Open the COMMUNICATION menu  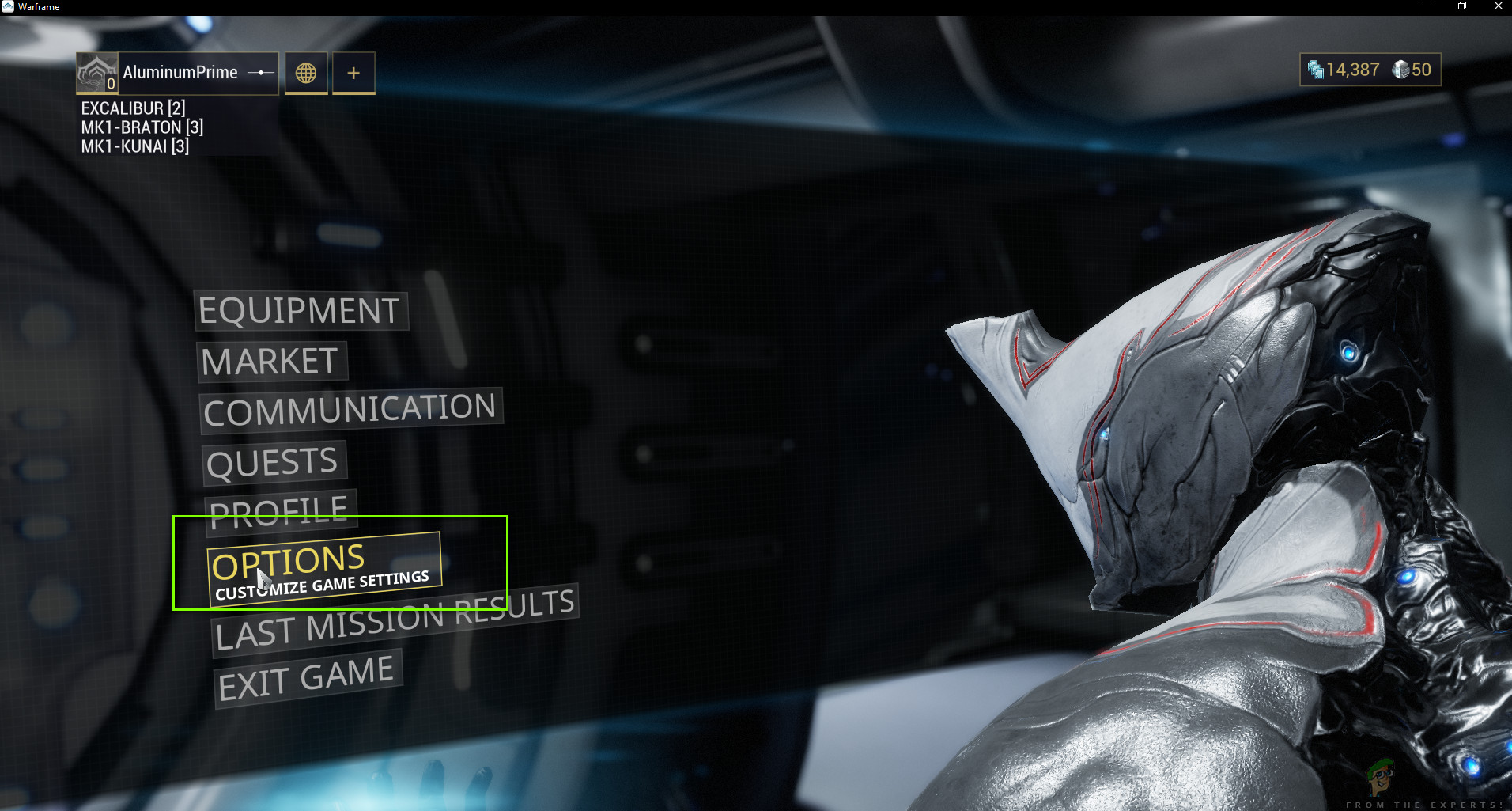349,408
